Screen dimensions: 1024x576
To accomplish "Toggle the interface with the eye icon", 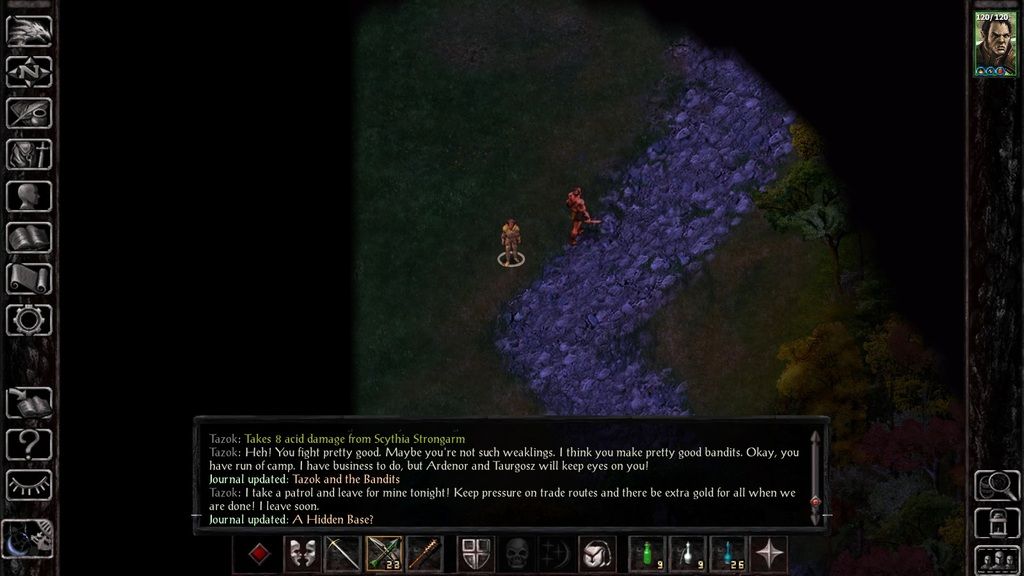I will click(x=29, y=485).
